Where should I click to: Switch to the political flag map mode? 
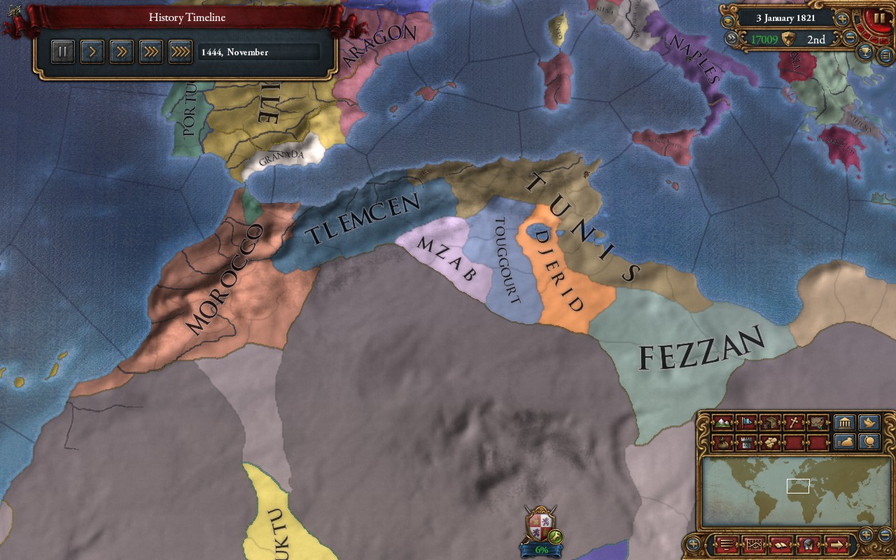click(x=745, y=422)
